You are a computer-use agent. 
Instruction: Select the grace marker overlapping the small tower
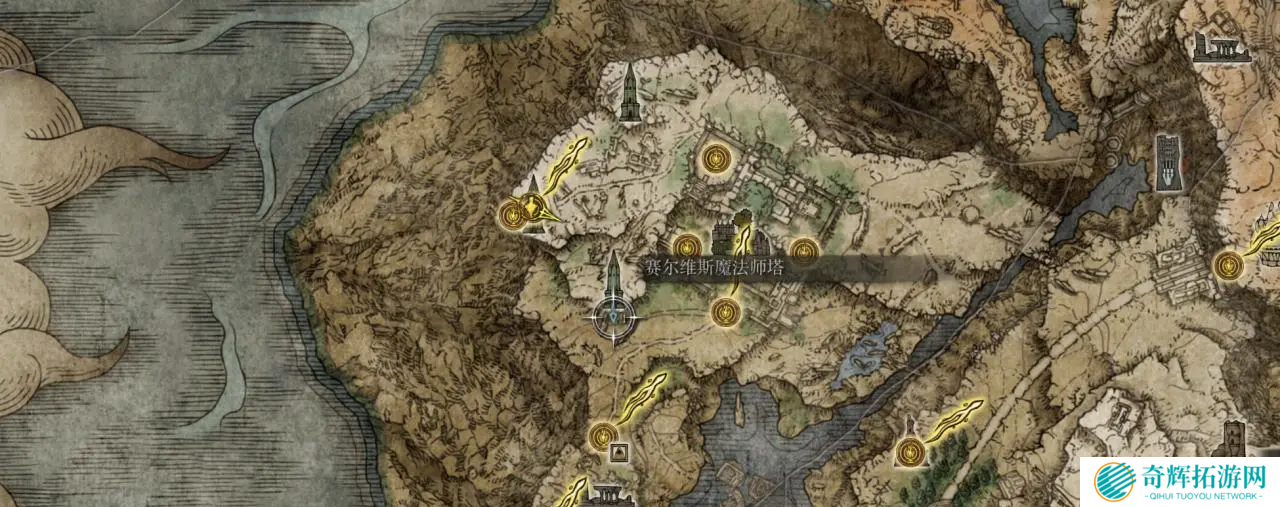pos(514,212)
